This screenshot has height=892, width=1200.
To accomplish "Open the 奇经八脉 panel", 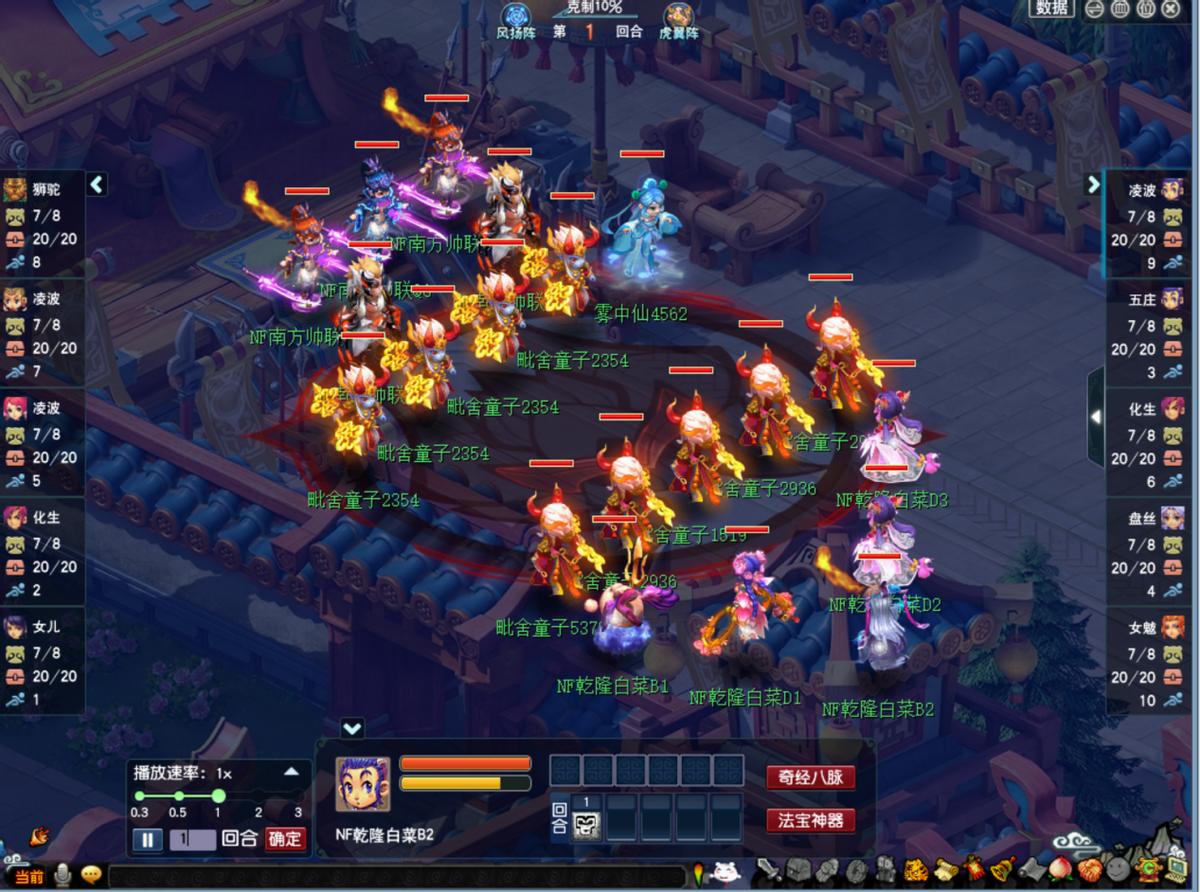I will point(810,777).
